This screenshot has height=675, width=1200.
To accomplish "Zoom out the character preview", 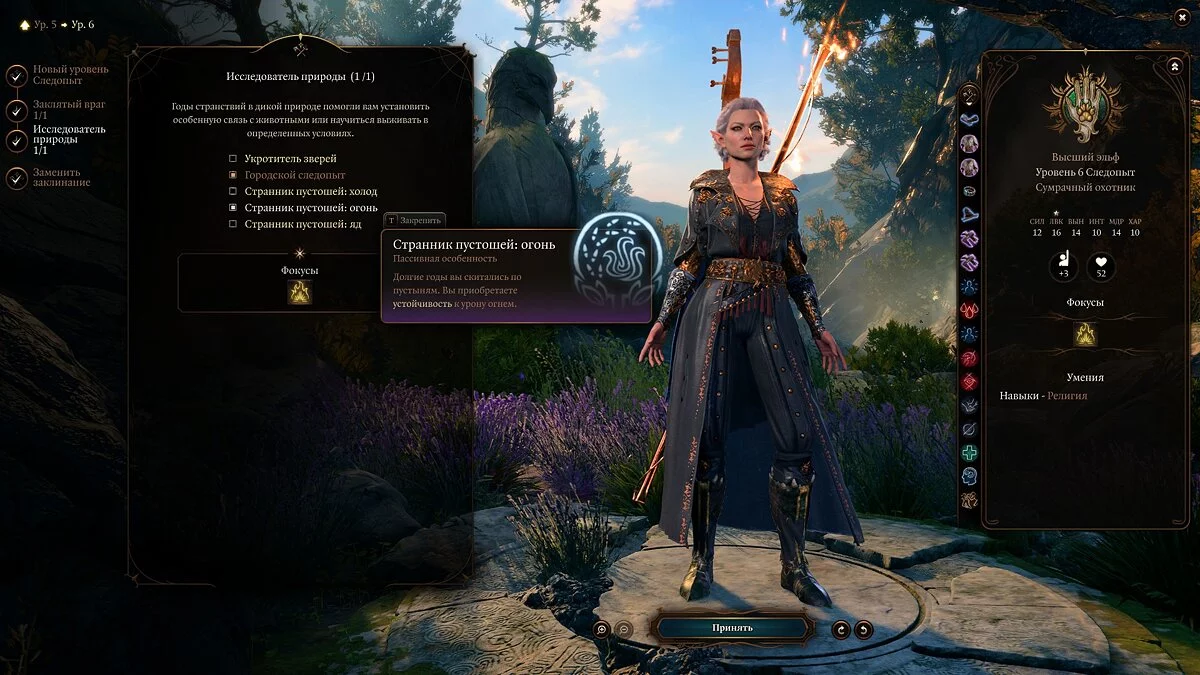I will click(623, 629).
